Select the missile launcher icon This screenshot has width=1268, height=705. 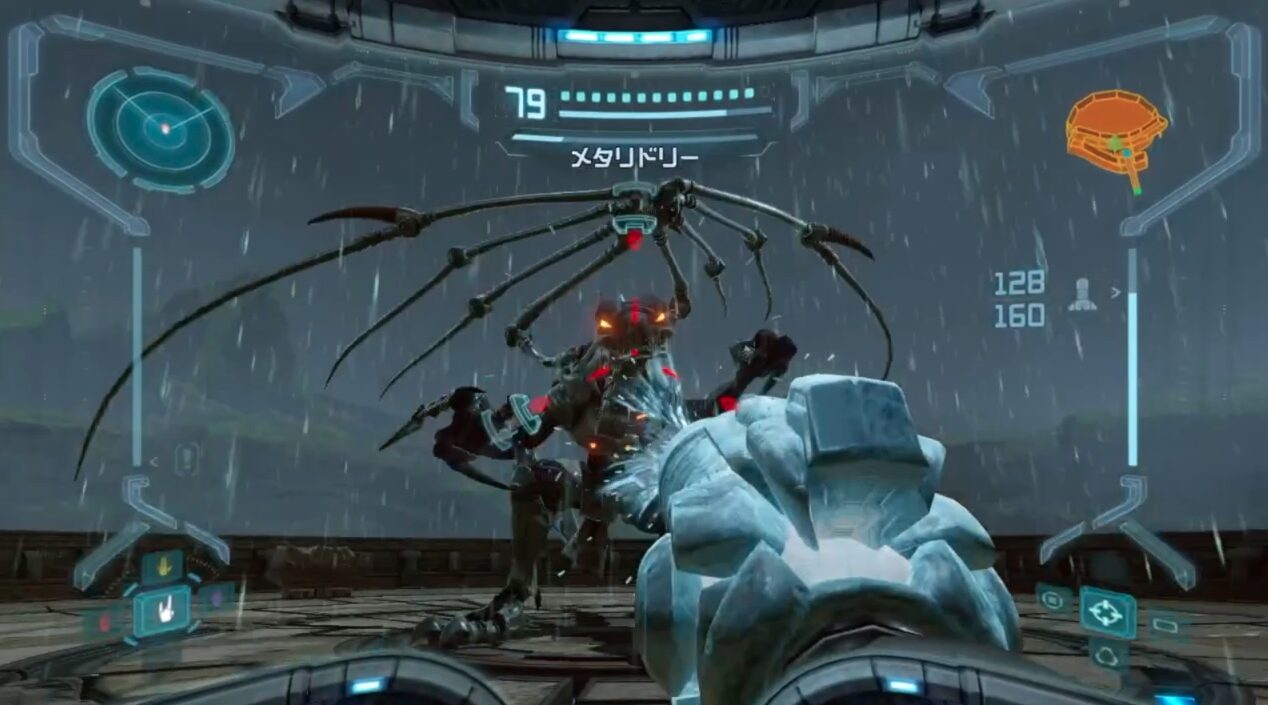coord(1082,293)
